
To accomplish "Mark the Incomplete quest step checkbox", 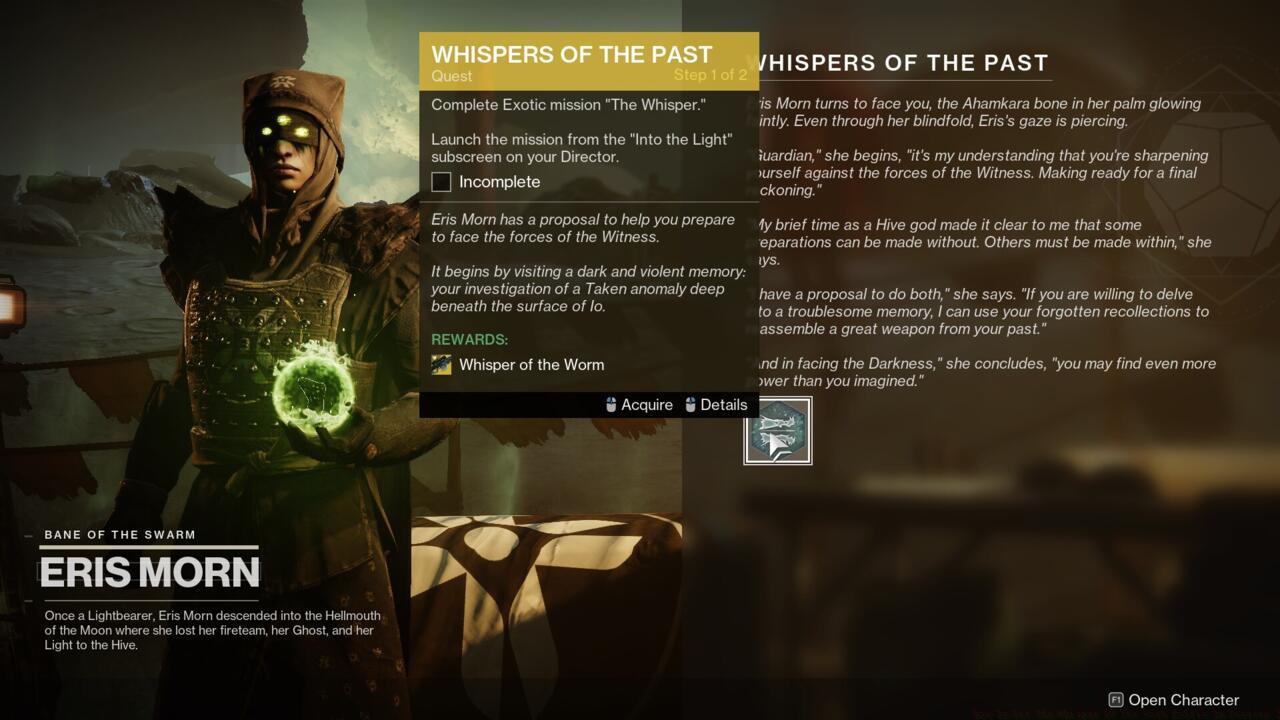I will [x=441, y=182].
